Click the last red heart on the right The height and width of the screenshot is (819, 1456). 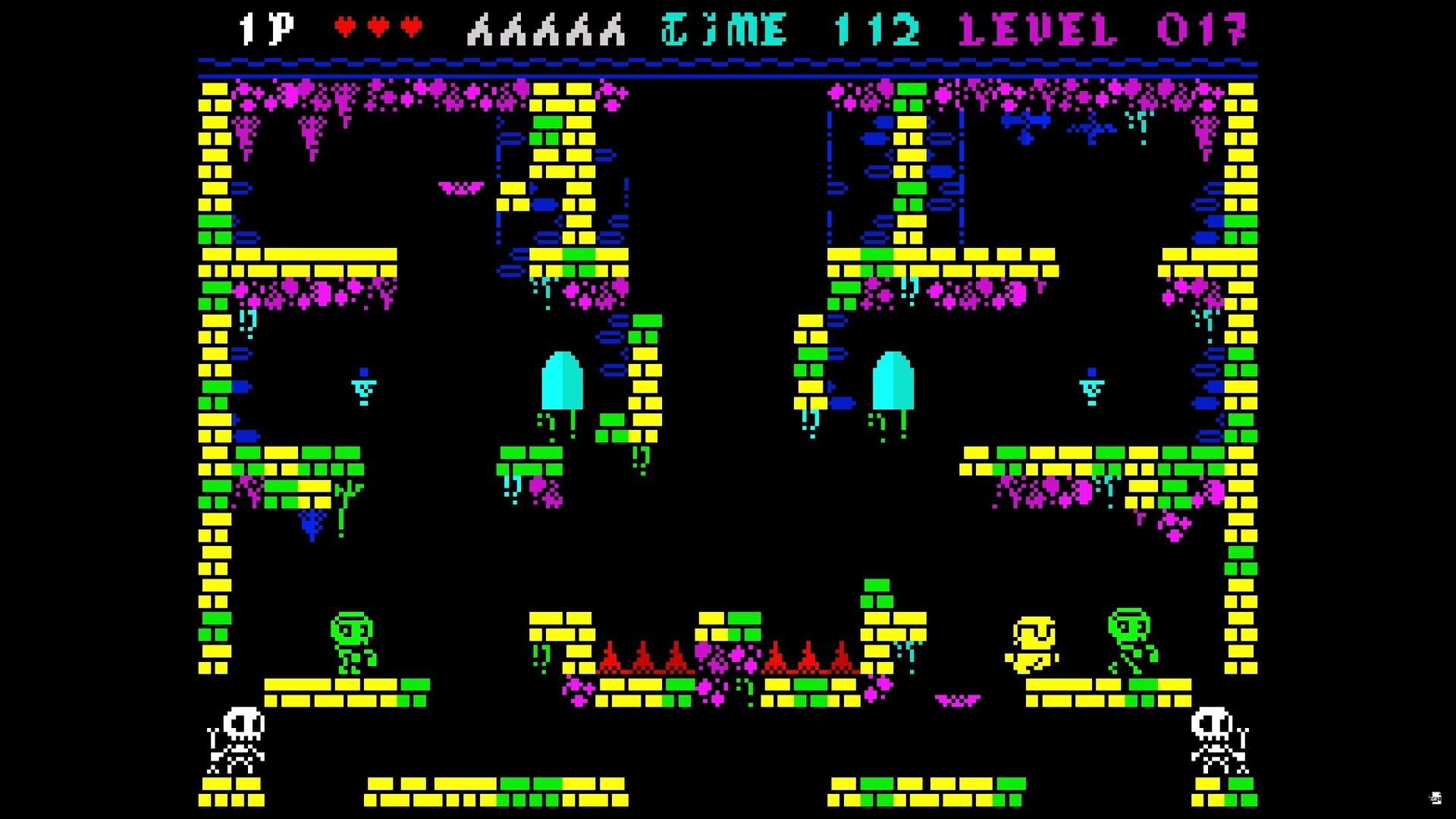(x=409, y=25)
